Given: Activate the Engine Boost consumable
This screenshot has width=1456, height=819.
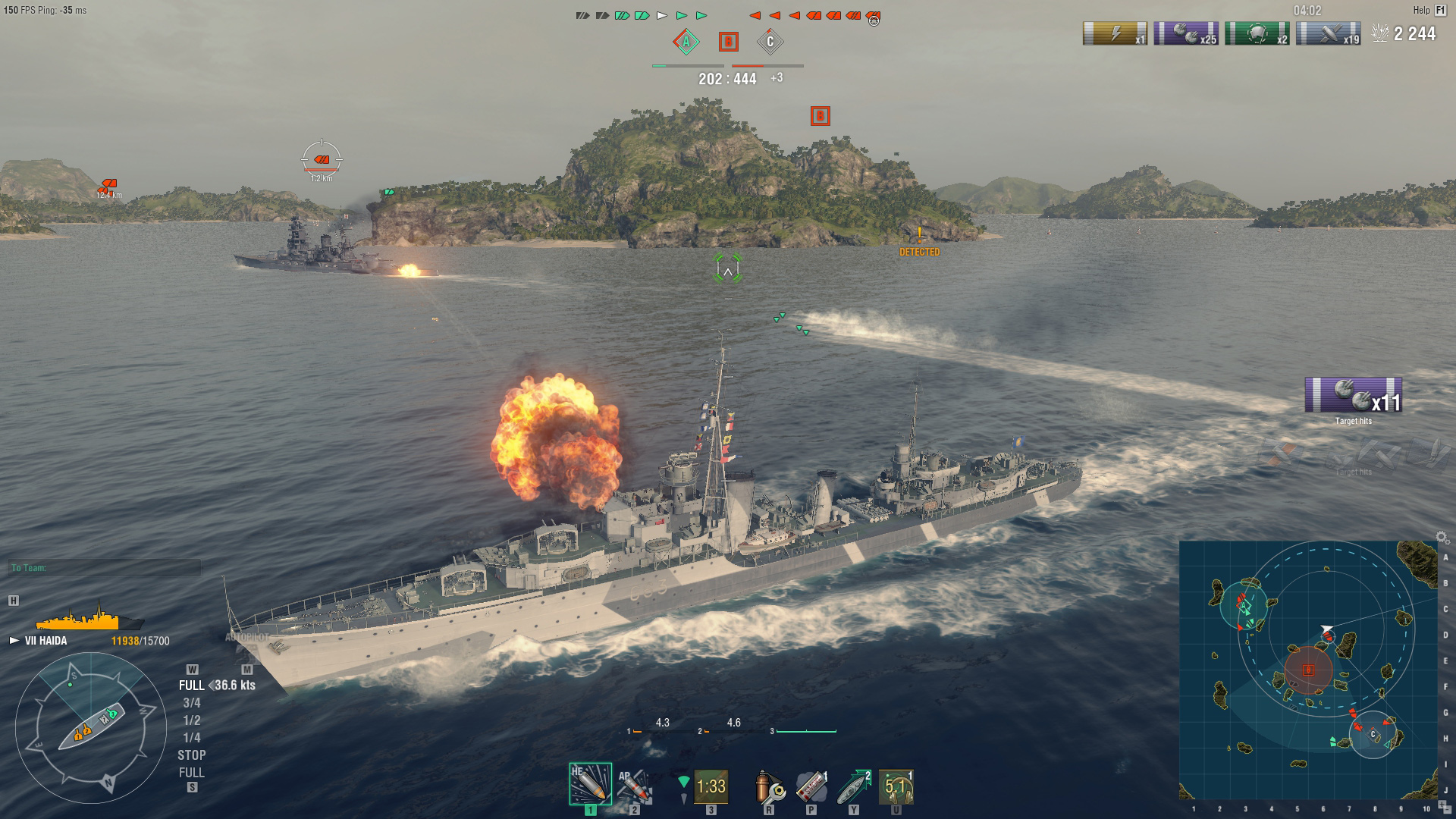Looking at the screenshot, I should click(x=855, y=786).
